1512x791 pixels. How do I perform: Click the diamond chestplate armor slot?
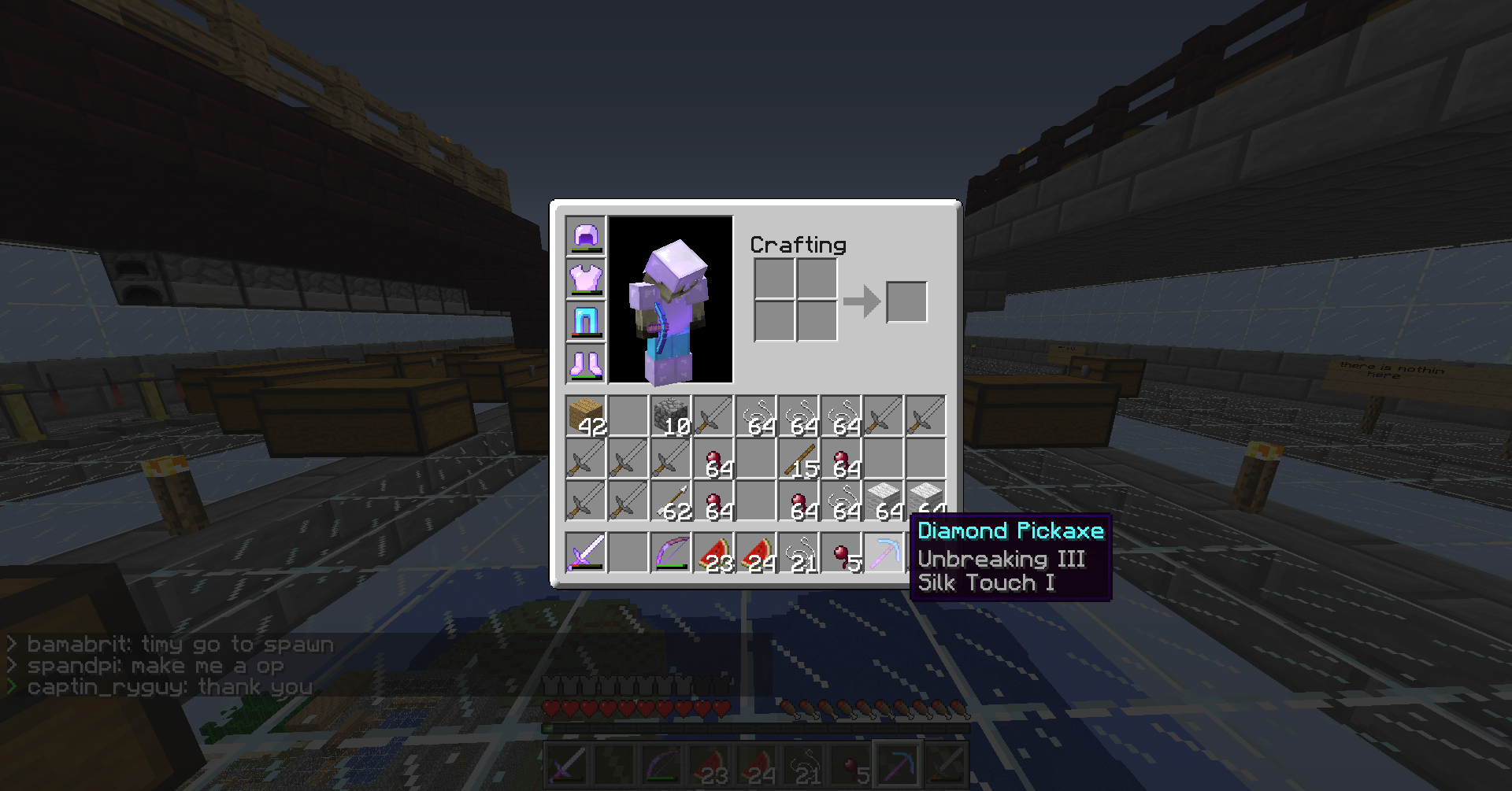tap(584, 279)
